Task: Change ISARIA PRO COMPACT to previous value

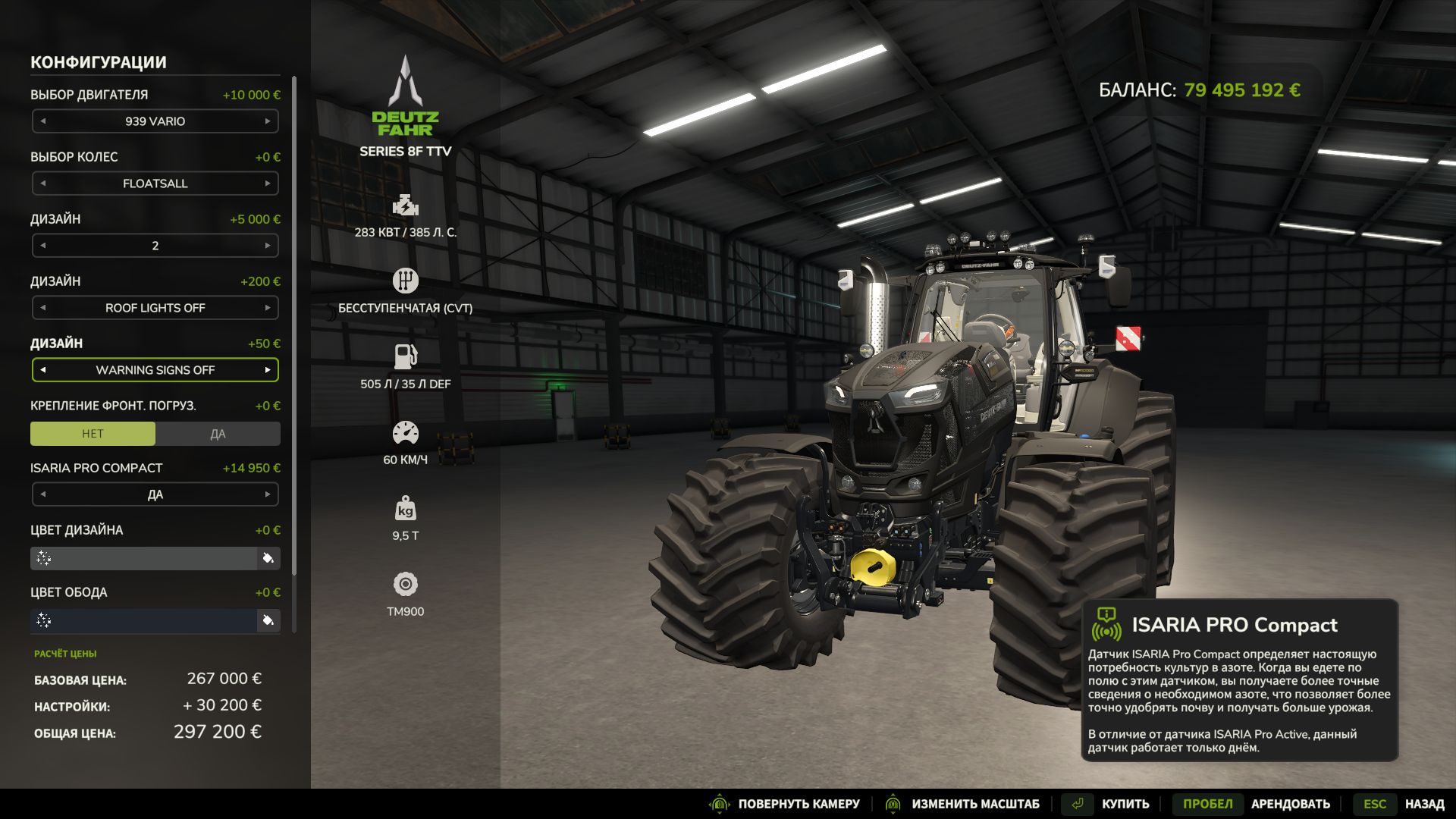Action: [43, 494]
